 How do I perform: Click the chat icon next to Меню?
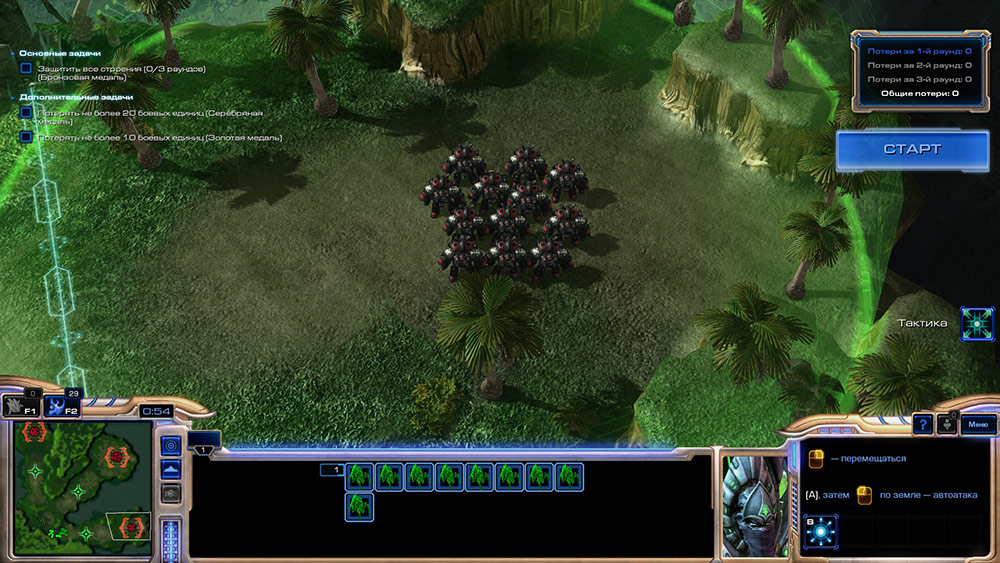click(948, 425)
